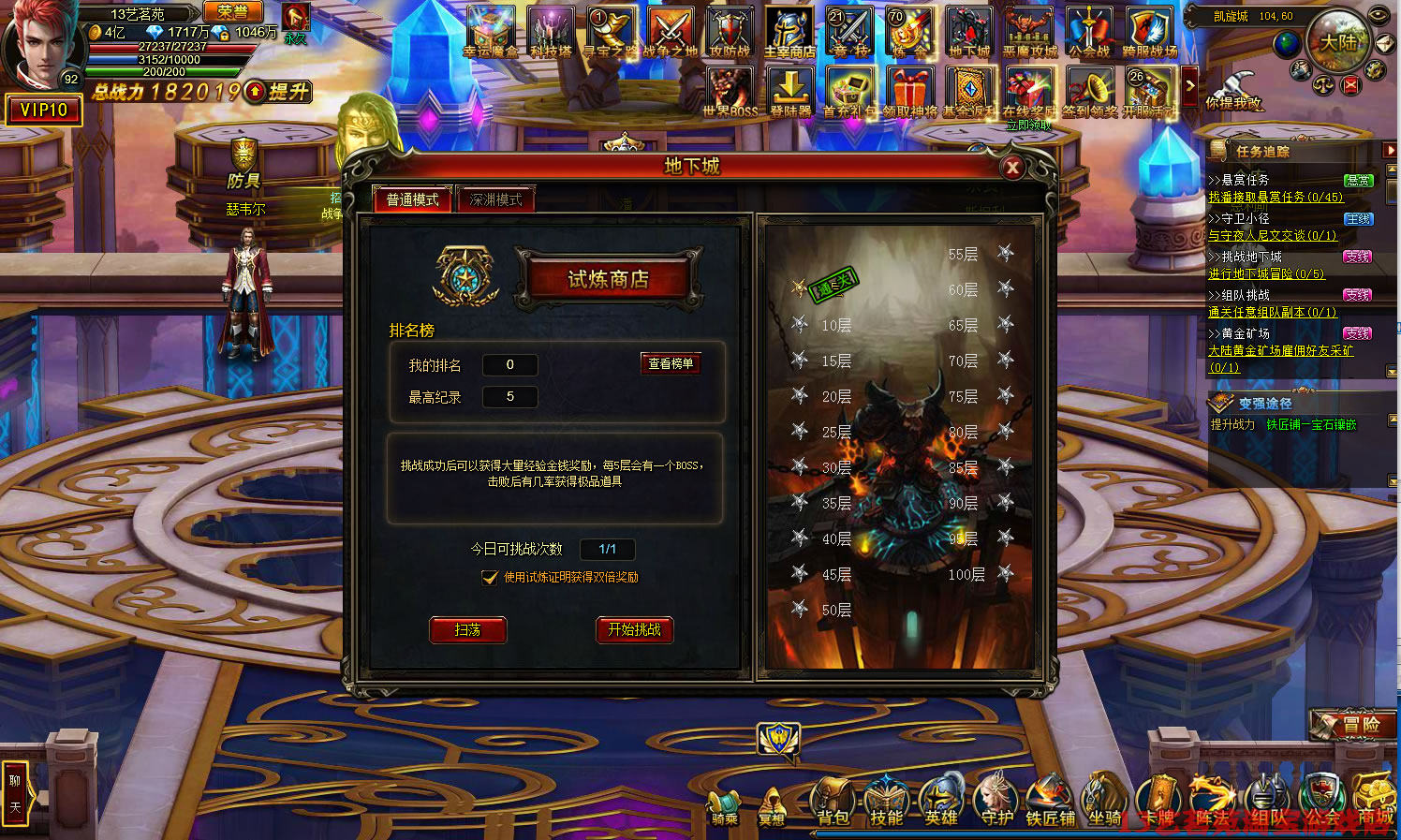Open the 技能 skills menu
Screen dimensions: 1401x840
coord(886,804)
